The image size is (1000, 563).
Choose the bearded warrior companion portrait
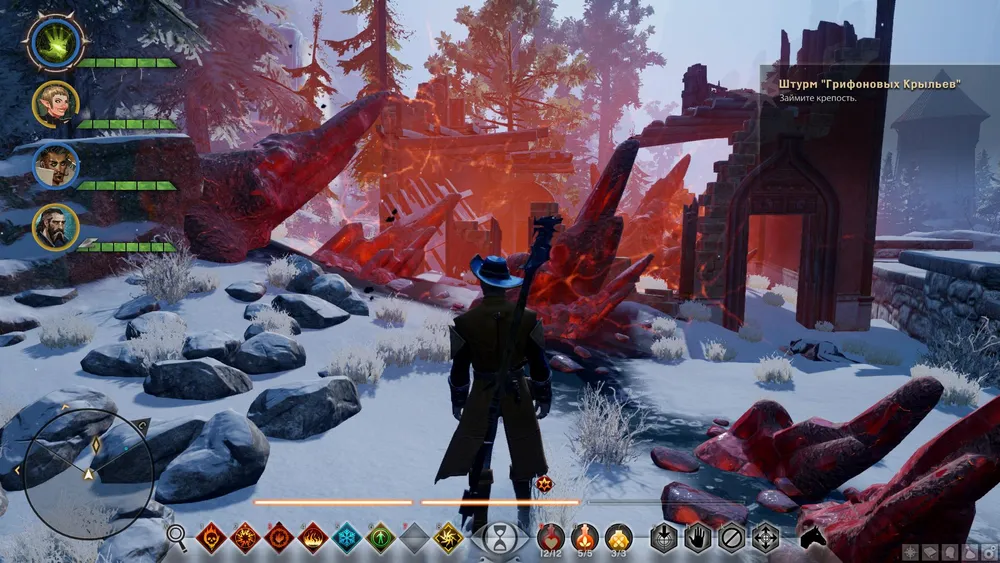[x=54, y=226]
